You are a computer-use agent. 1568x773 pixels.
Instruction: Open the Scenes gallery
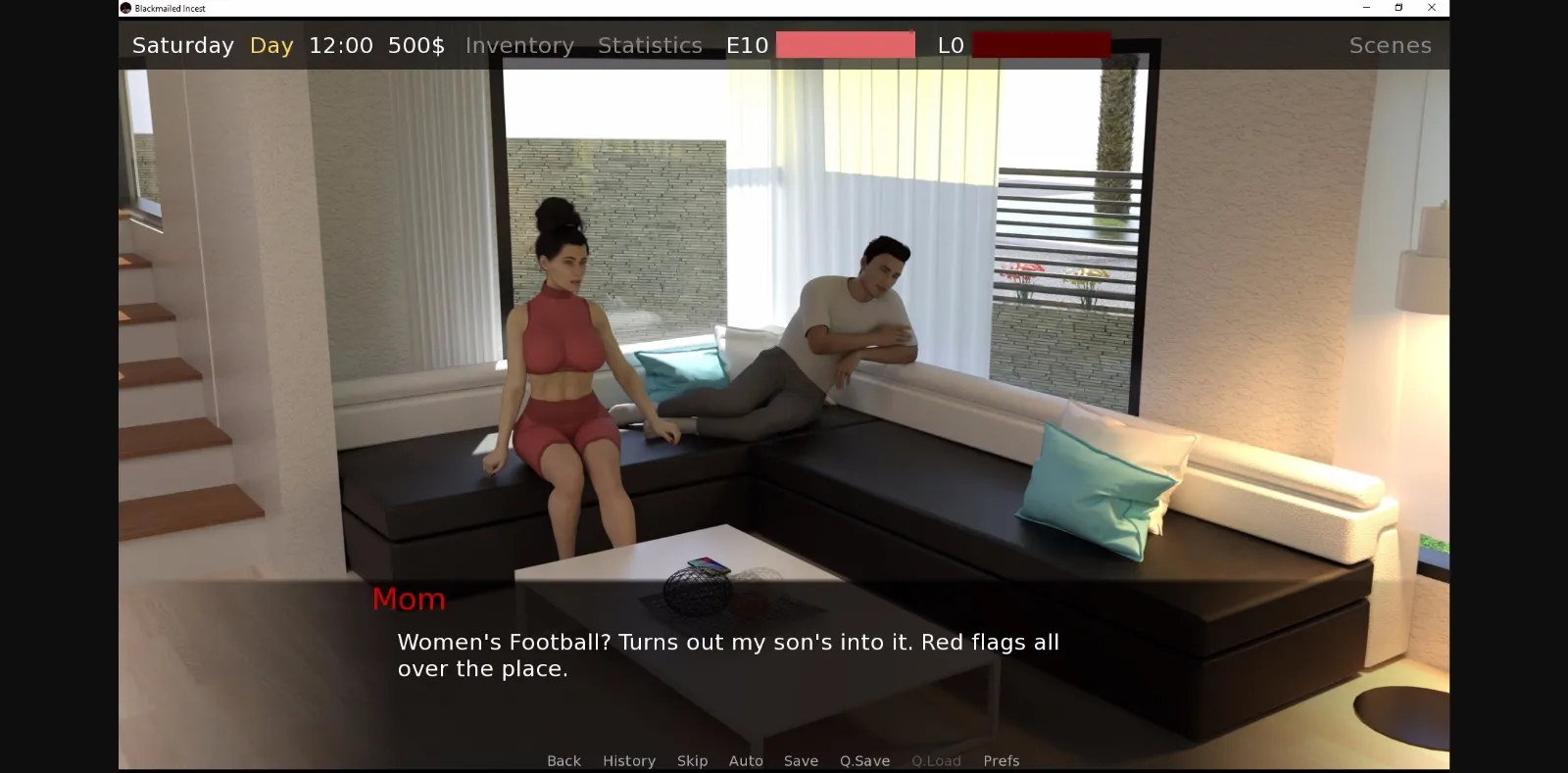click(x=1390, y=45)
